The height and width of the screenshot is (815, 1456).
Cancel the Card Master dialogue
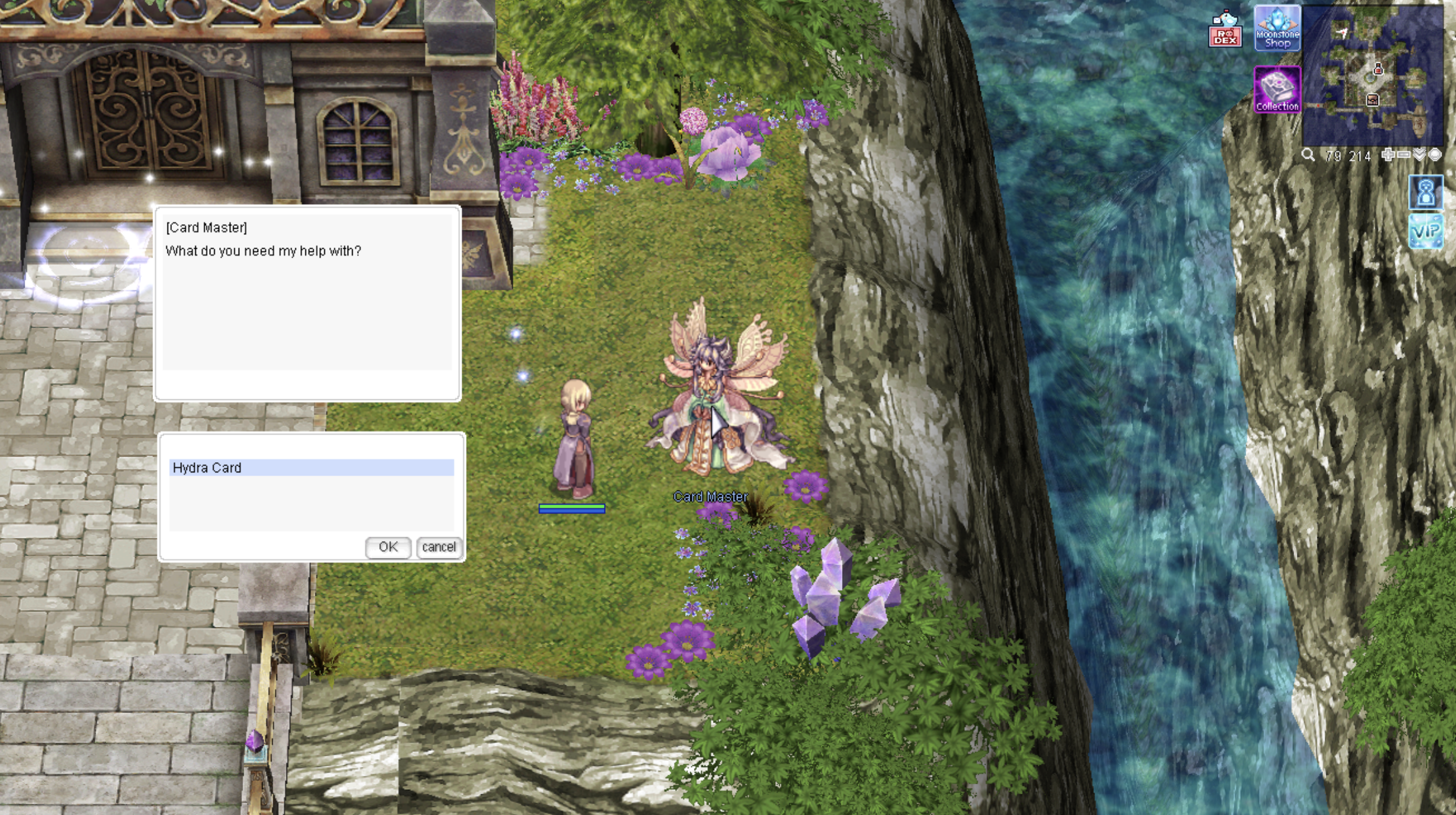(x=439, y=547)
